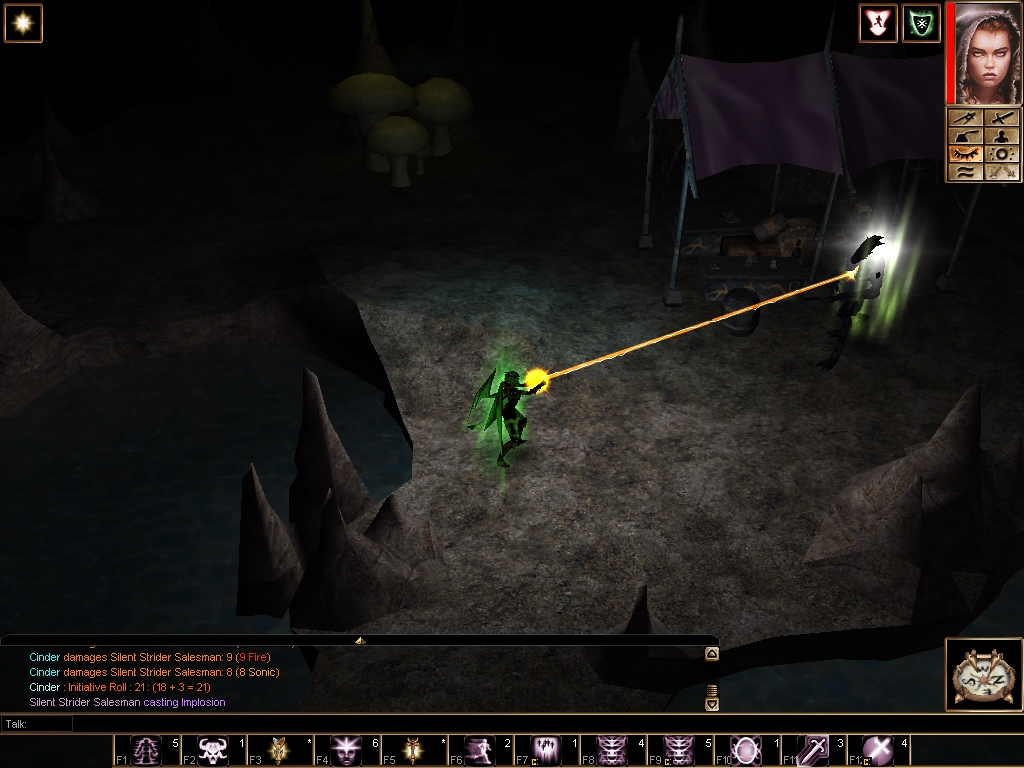The image size is (1024, 768).
Task: Click the green shield status effect icon
Action: [921, 23]
